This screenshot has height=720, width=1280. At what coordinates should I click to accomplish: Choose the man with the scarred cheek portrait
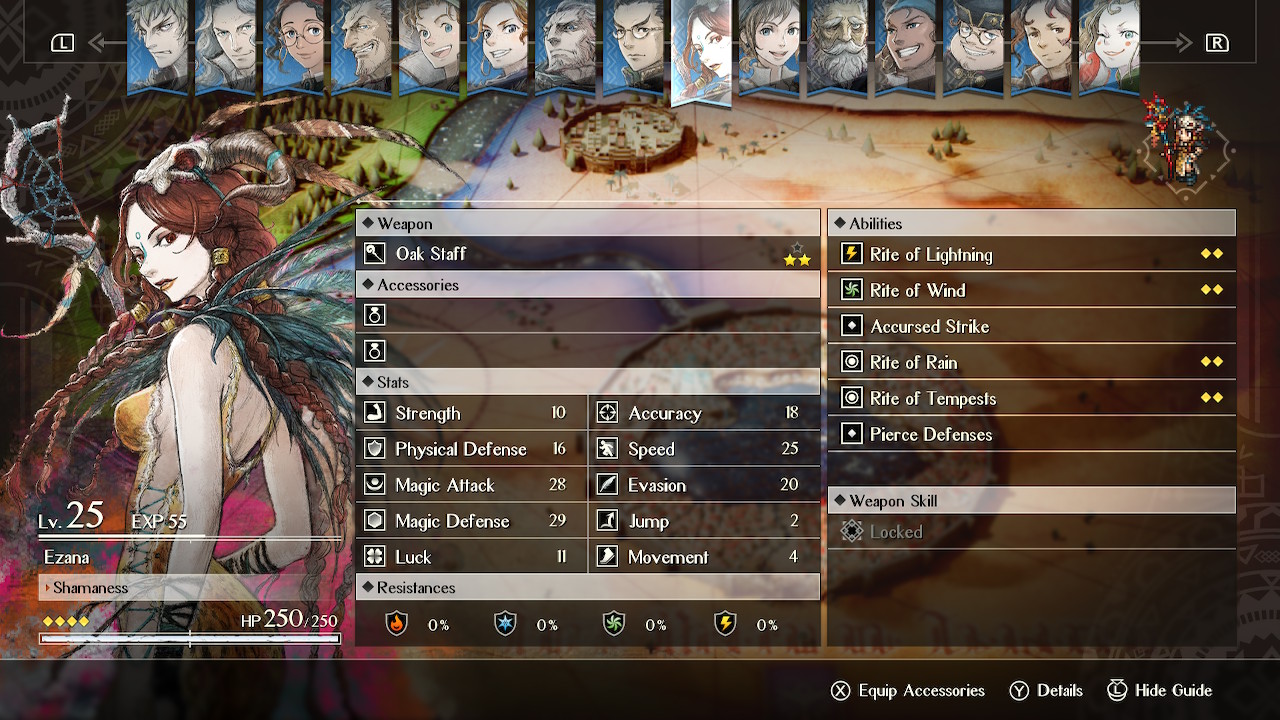pos(1041,45)
